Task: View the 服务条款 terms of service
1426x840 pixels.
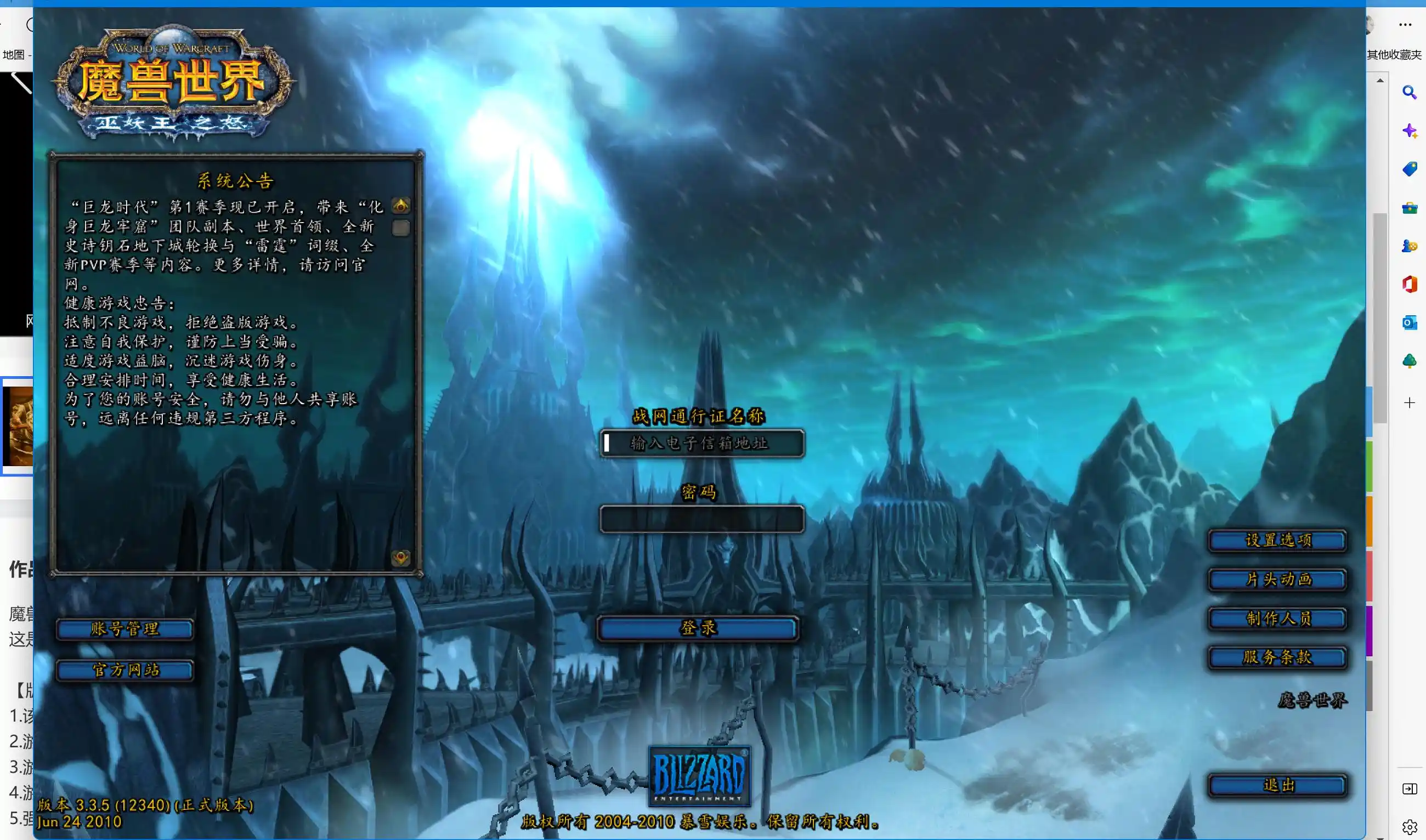Action: [1277, 658]
